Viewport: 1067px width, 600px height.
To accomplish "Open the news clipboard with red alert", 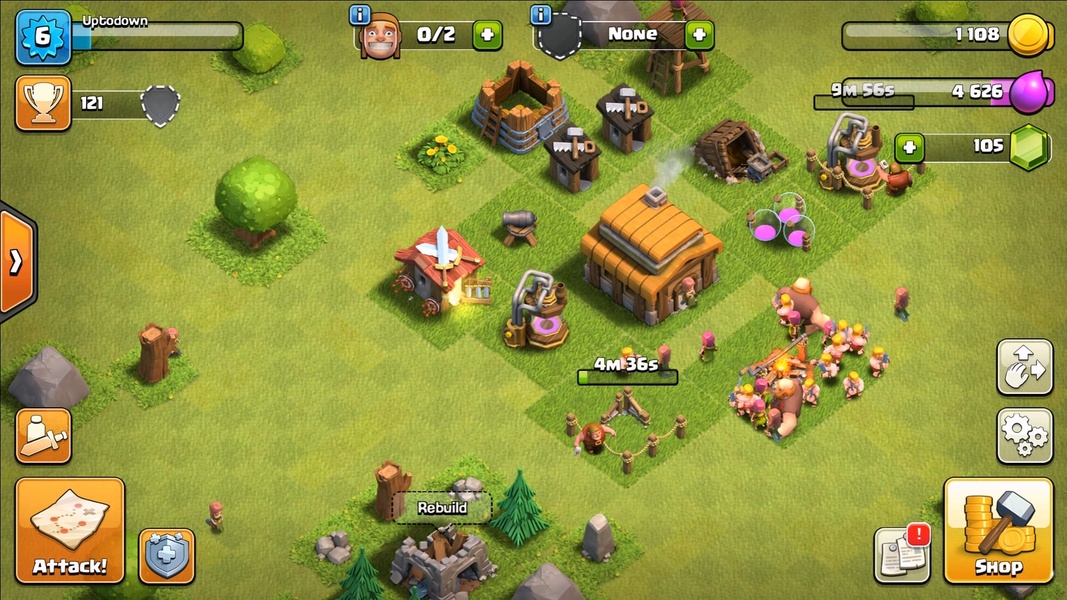I will click(901, 554).
